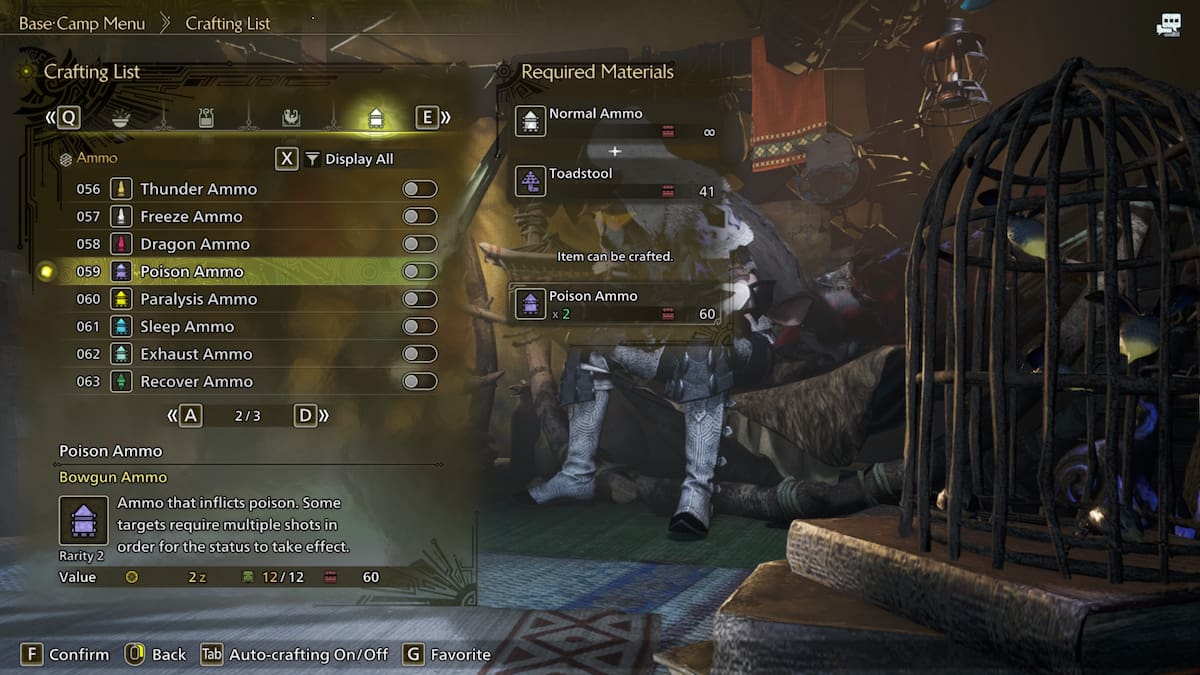Choose the Exhaust Ammo entry
Image resolution: width=1200 pixels, height=675 pixels.
[x=196, y=354]
